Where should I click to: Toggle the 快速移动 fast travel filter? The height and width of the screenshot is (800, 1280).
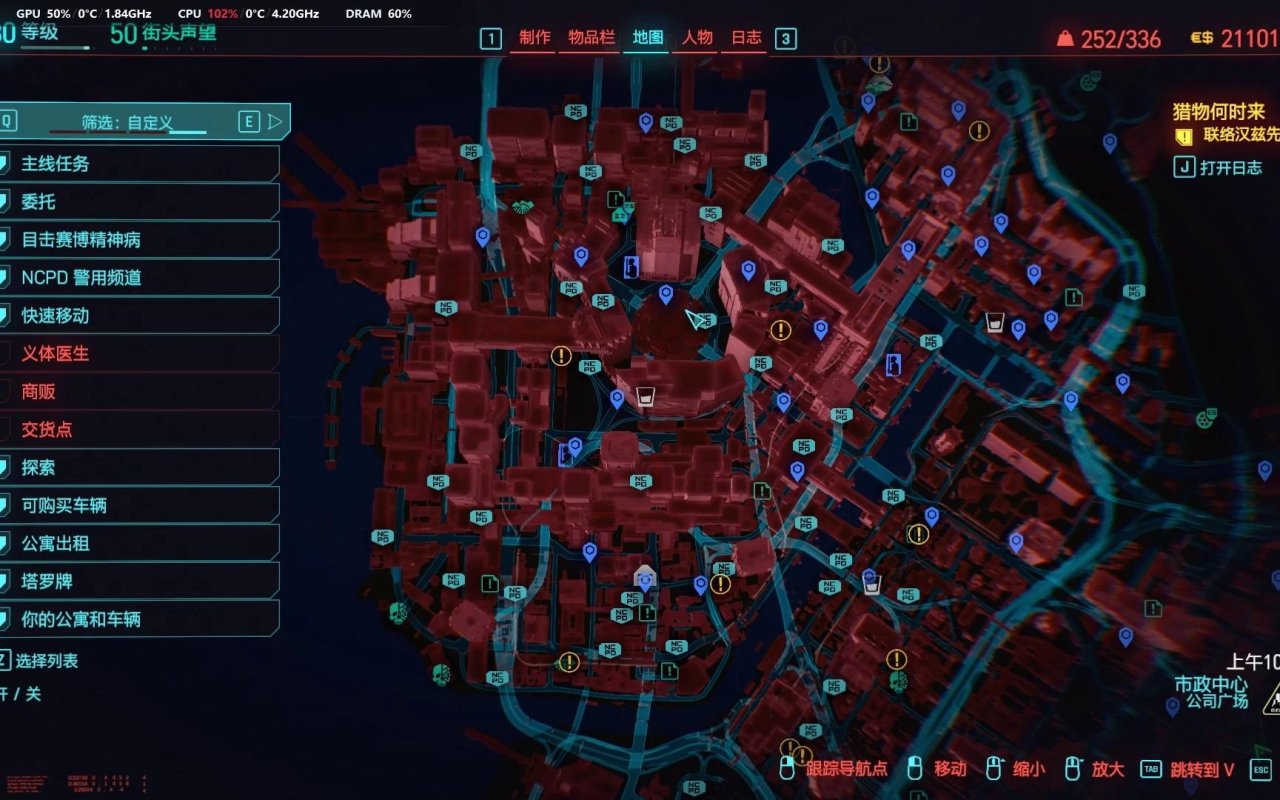click(140, 316)
